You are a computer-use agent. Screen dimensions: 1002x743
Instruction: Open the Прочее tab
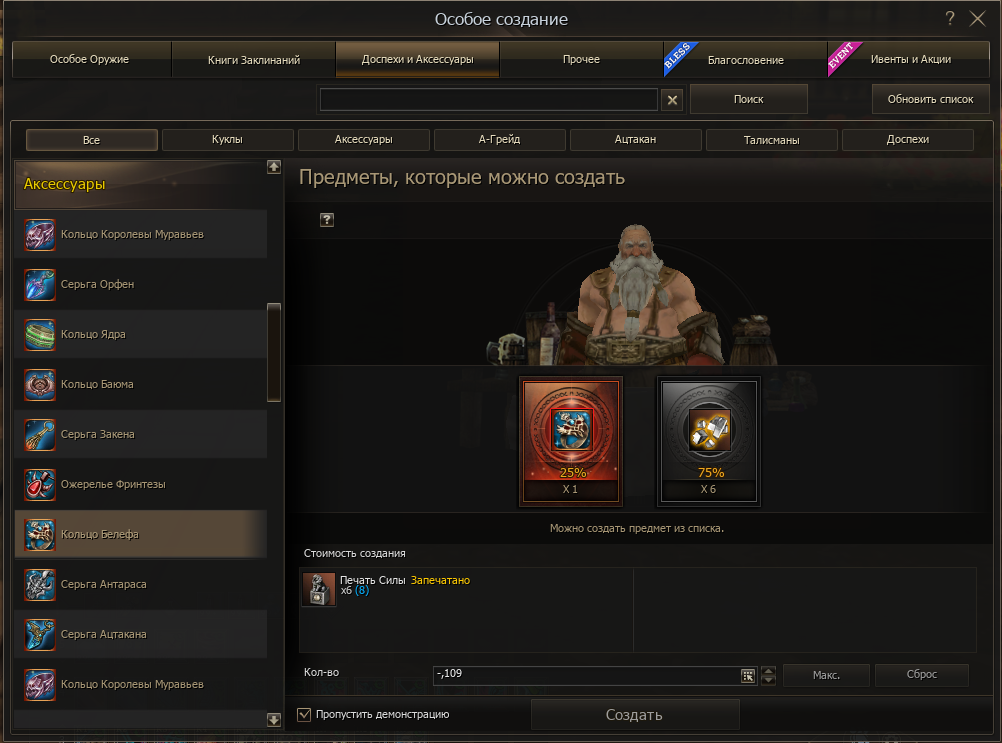[581, 60]
